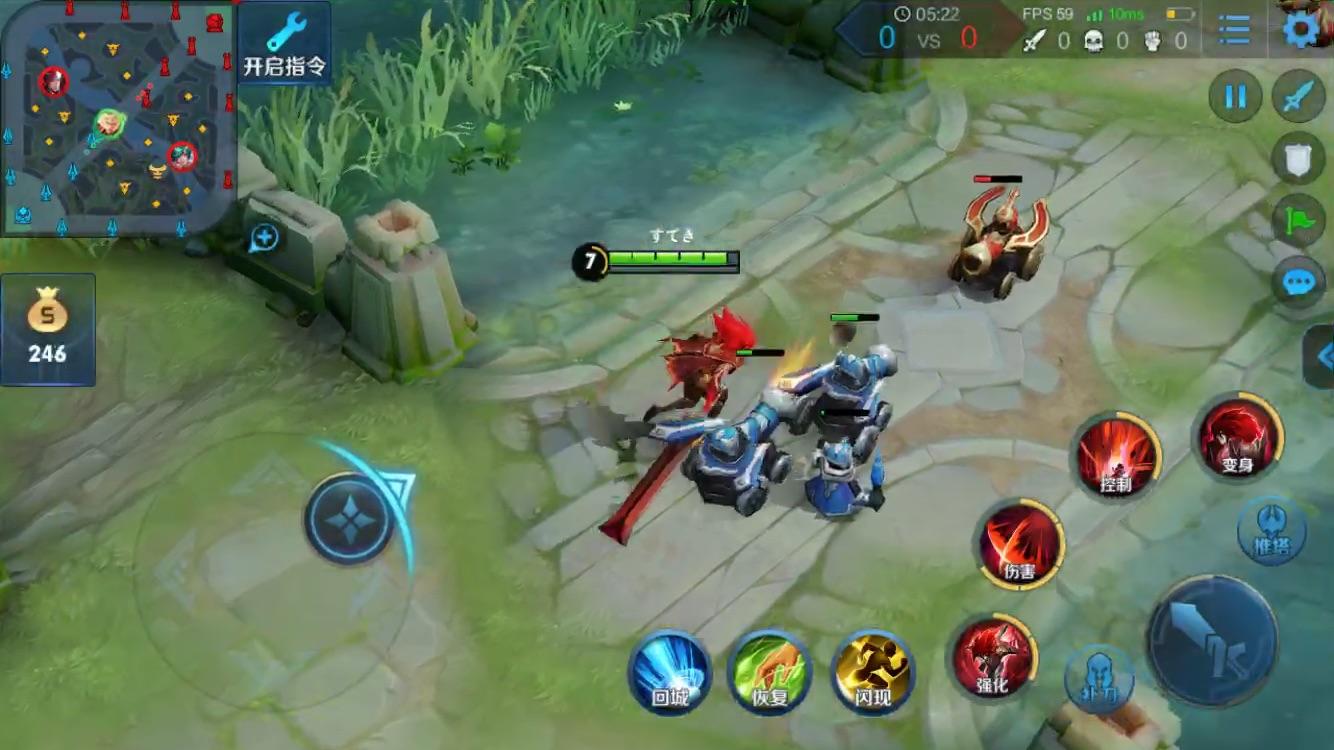Click the minimap
This screenshot has height=750, width=1334.
point(118,117)
